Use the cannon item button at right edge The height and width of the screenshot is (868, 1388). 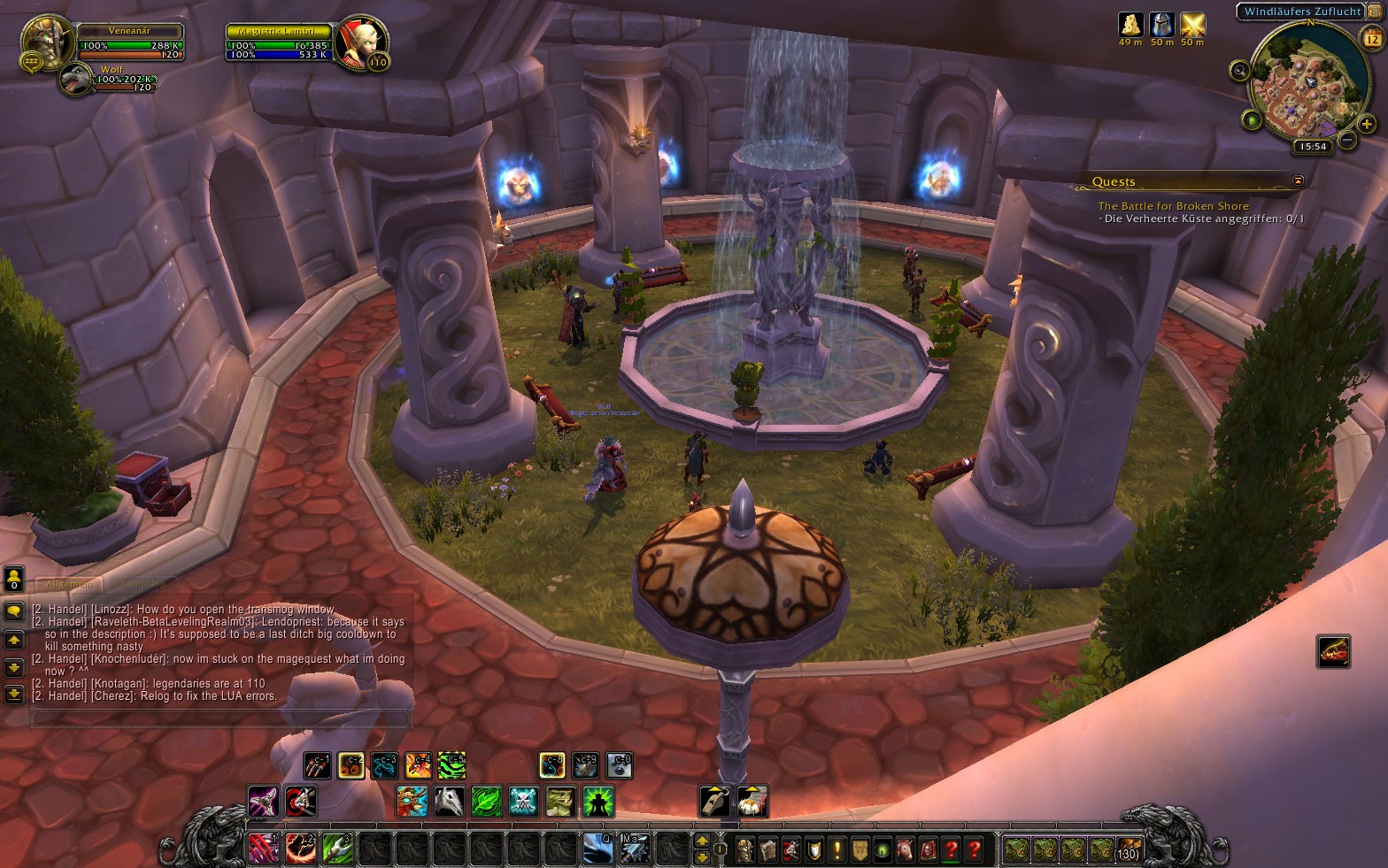1333,652
